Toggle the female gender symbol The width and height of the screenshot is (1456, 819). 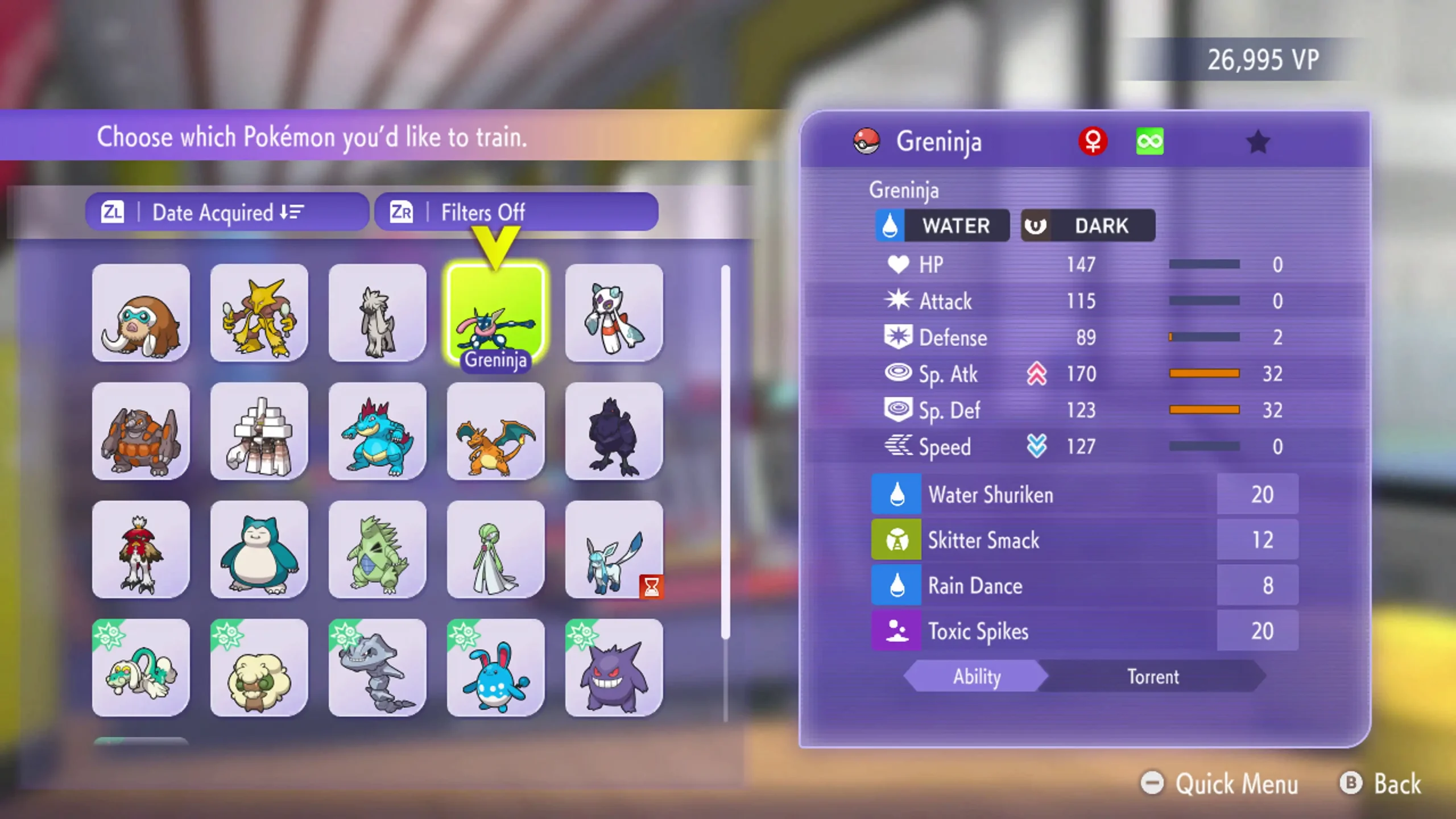click(x=1093, y=140)
